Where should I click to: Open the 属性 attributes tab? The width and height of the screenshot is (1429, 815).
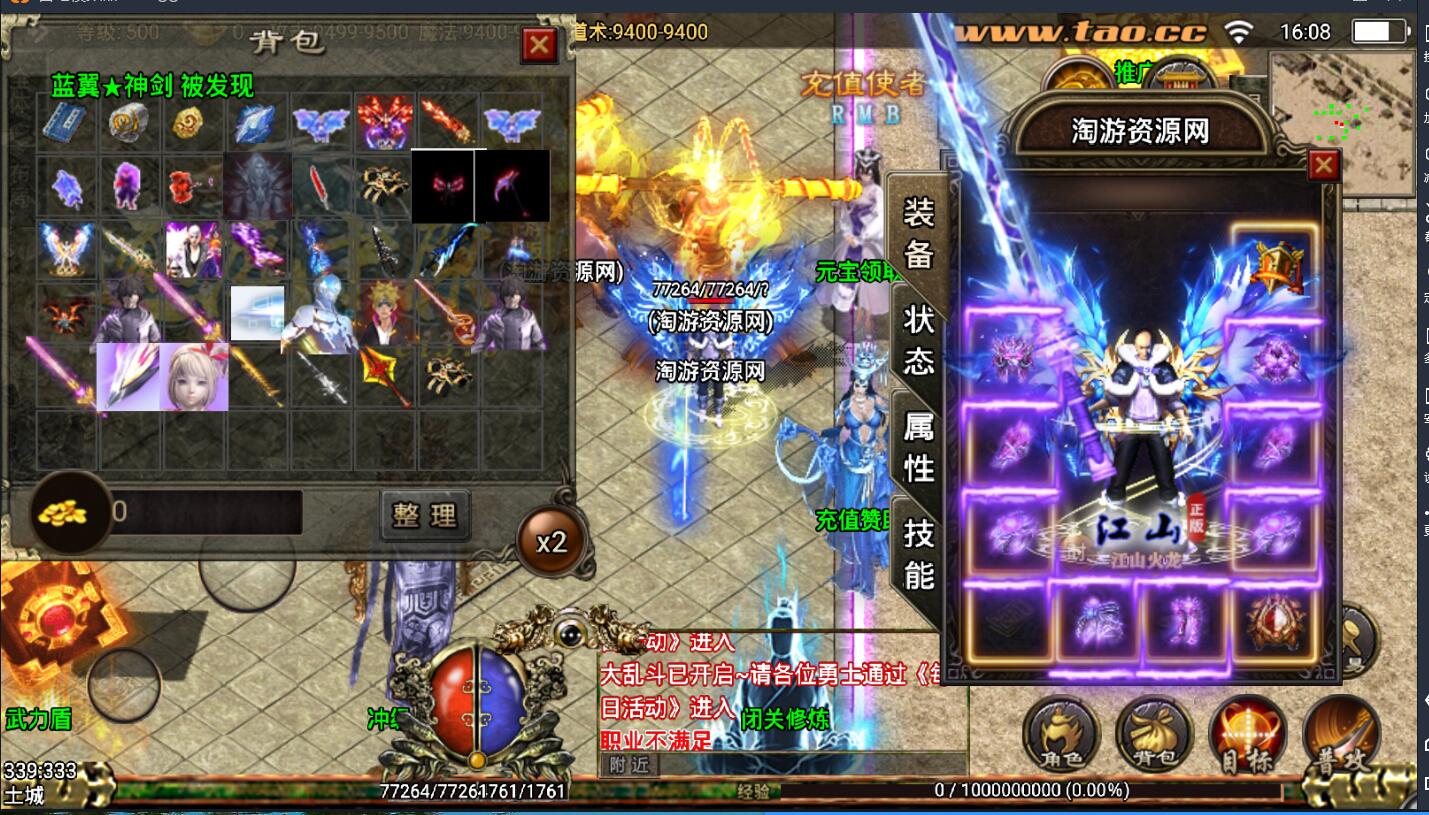(x=918, y=445)
